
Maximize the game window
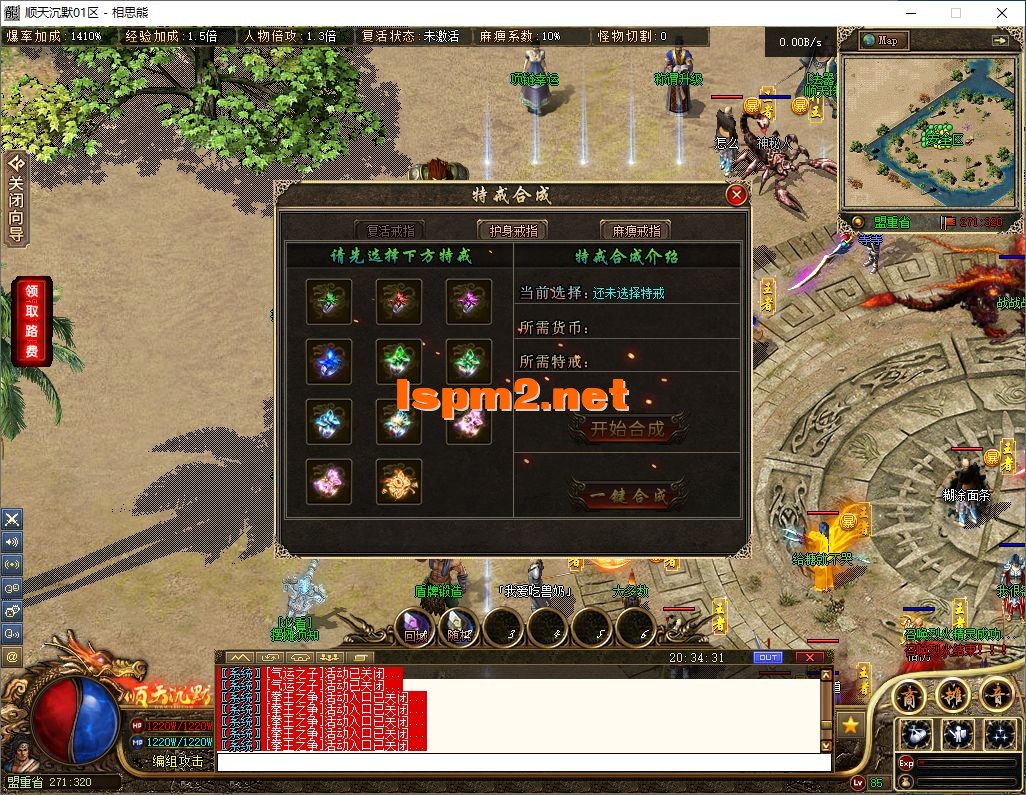[x=955, y=13]
